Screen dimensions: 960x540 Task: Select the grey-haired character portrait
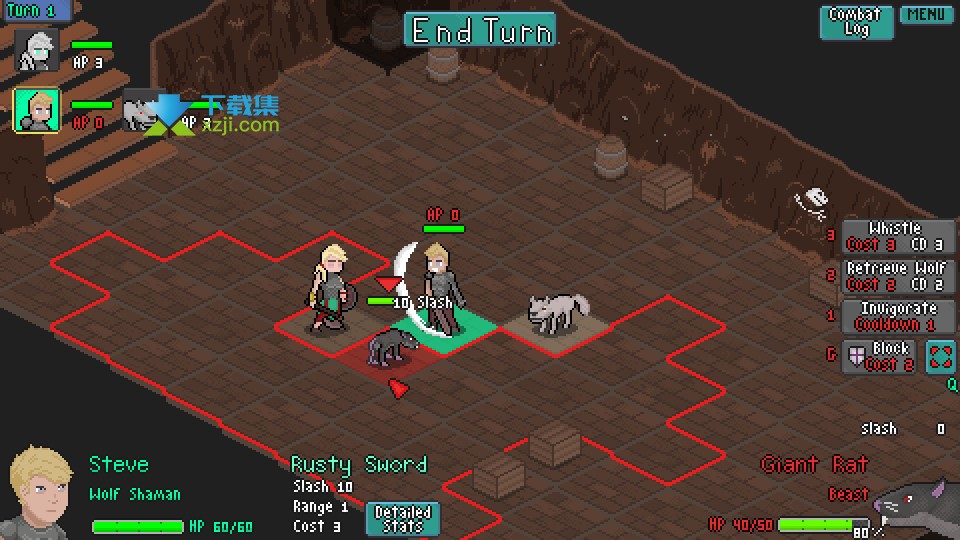point(37,50)
